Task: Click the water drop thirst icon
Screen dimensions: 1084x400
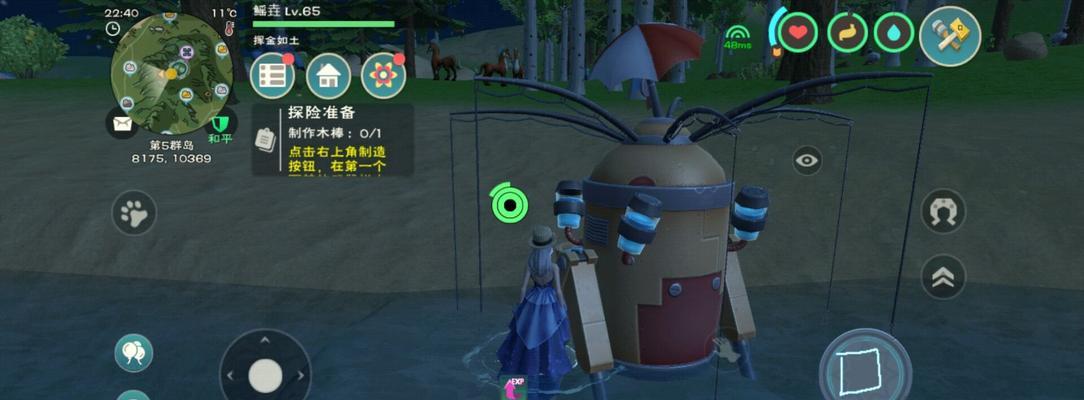Action: (893, 33)
